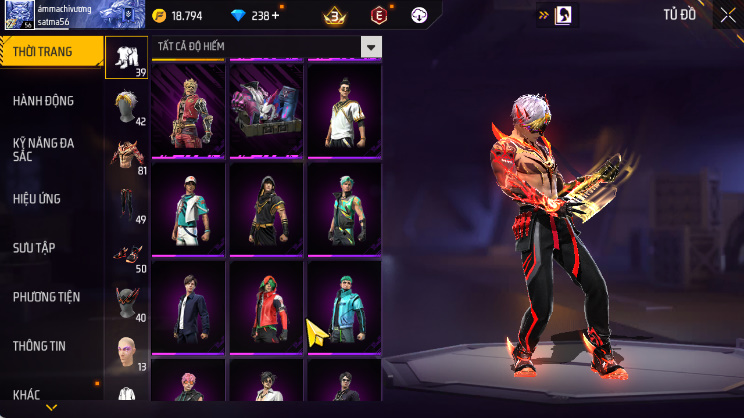Screen dimensions: 744x418
Task: Add diamonds with the plus button
Action: click(276, 16)
